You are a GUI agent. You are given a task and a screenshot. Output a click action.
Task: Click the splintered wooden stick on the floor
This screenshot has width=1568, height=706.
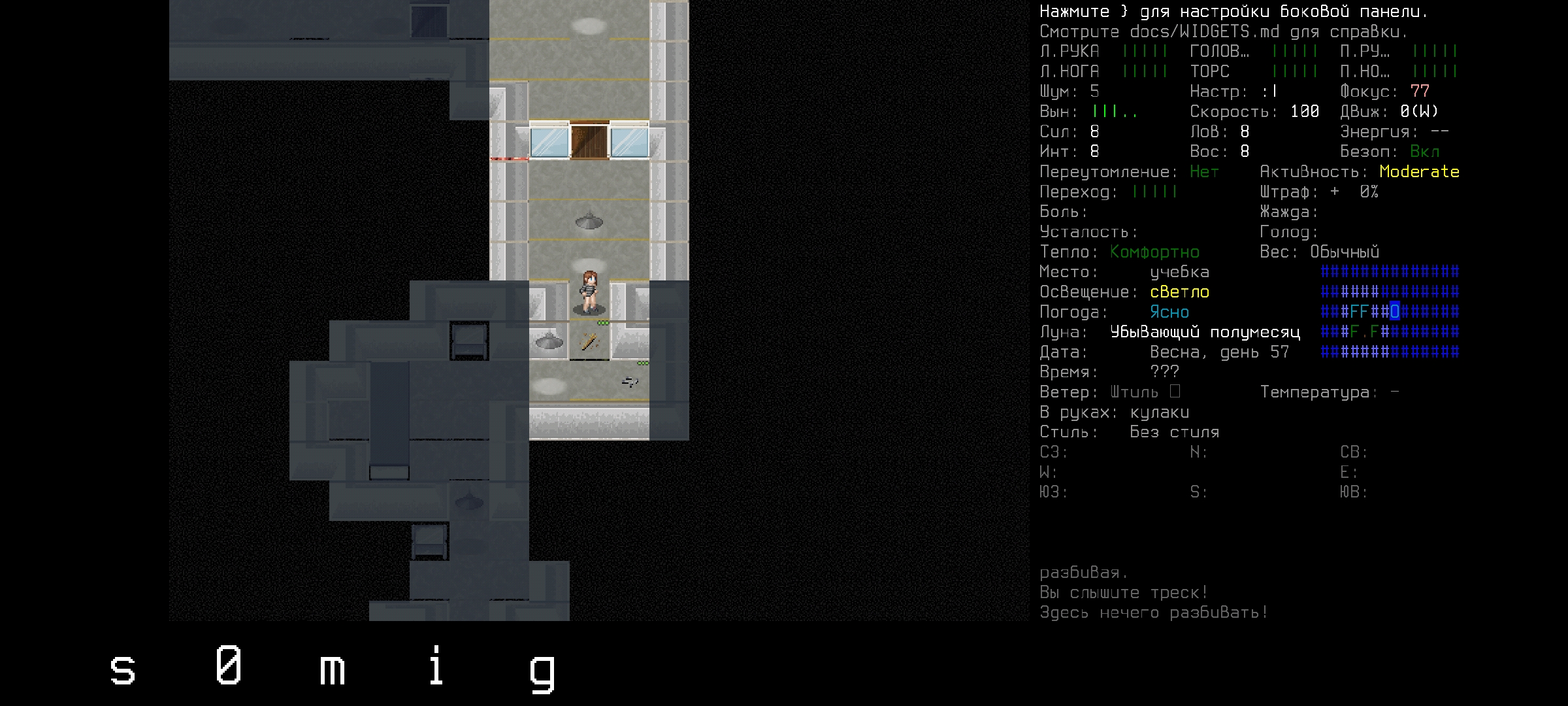pos(588,341)
